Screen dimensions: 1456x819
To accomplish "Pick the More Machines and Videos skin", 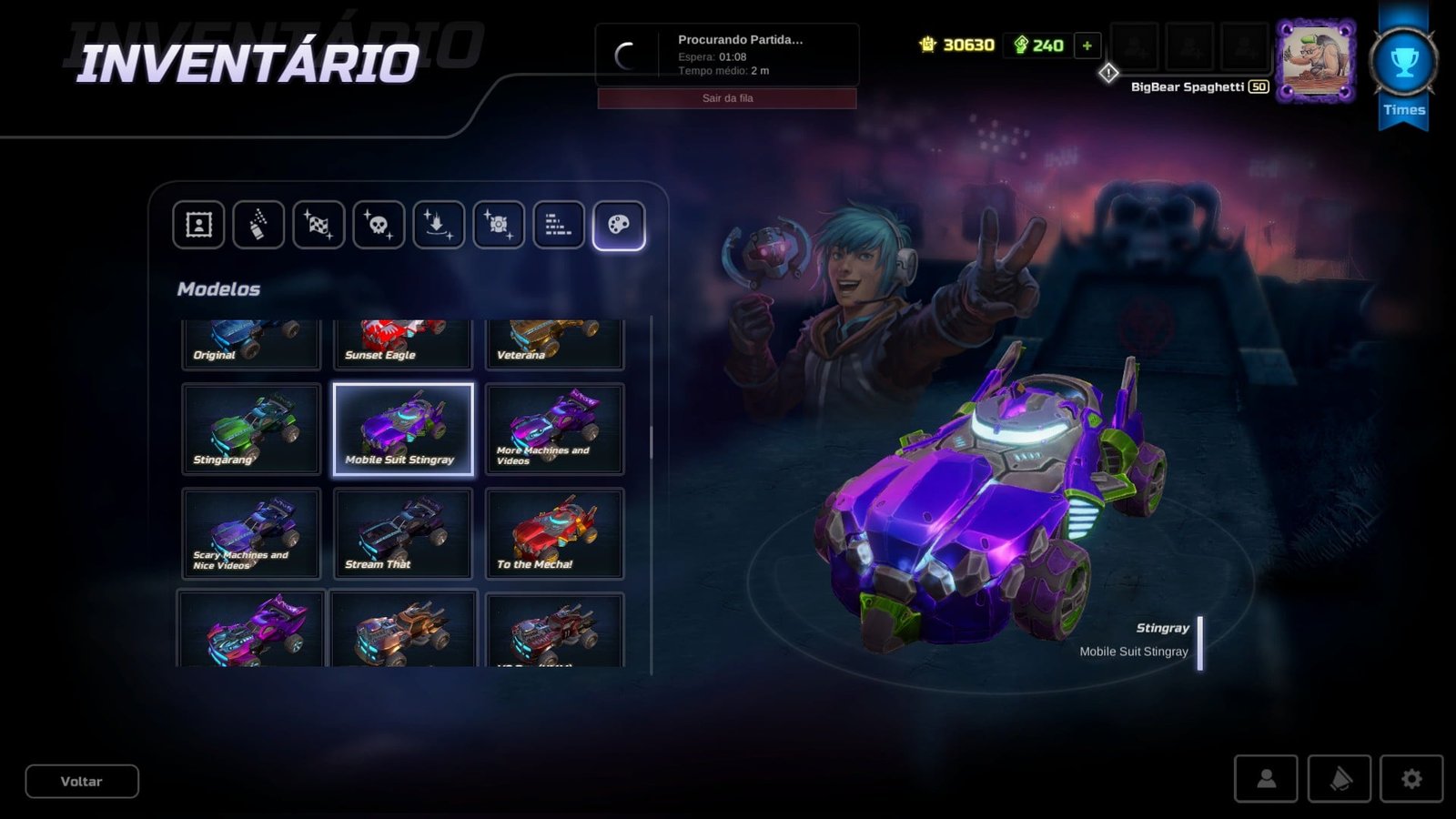I will pyautogui.click(x=554, y=430).
